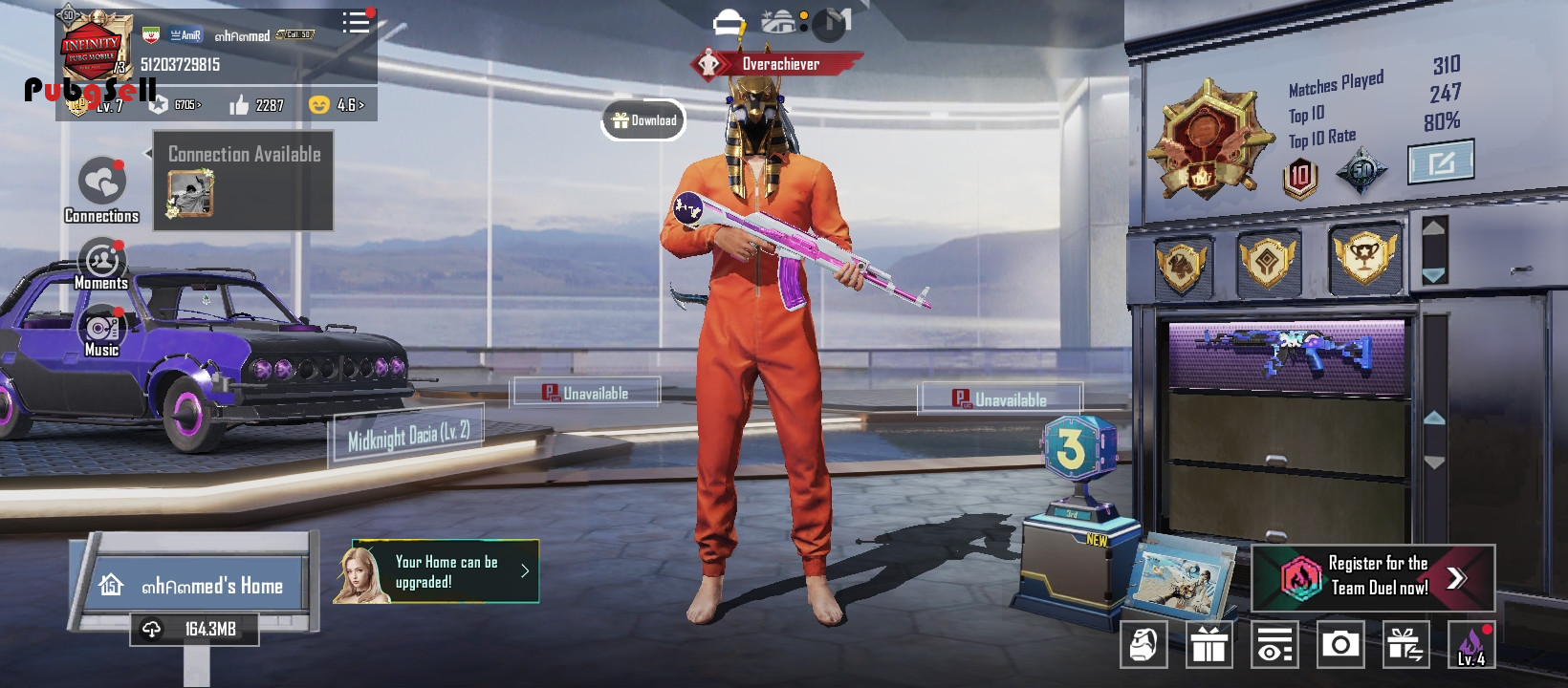Open the gift exchange icon

1405,645
